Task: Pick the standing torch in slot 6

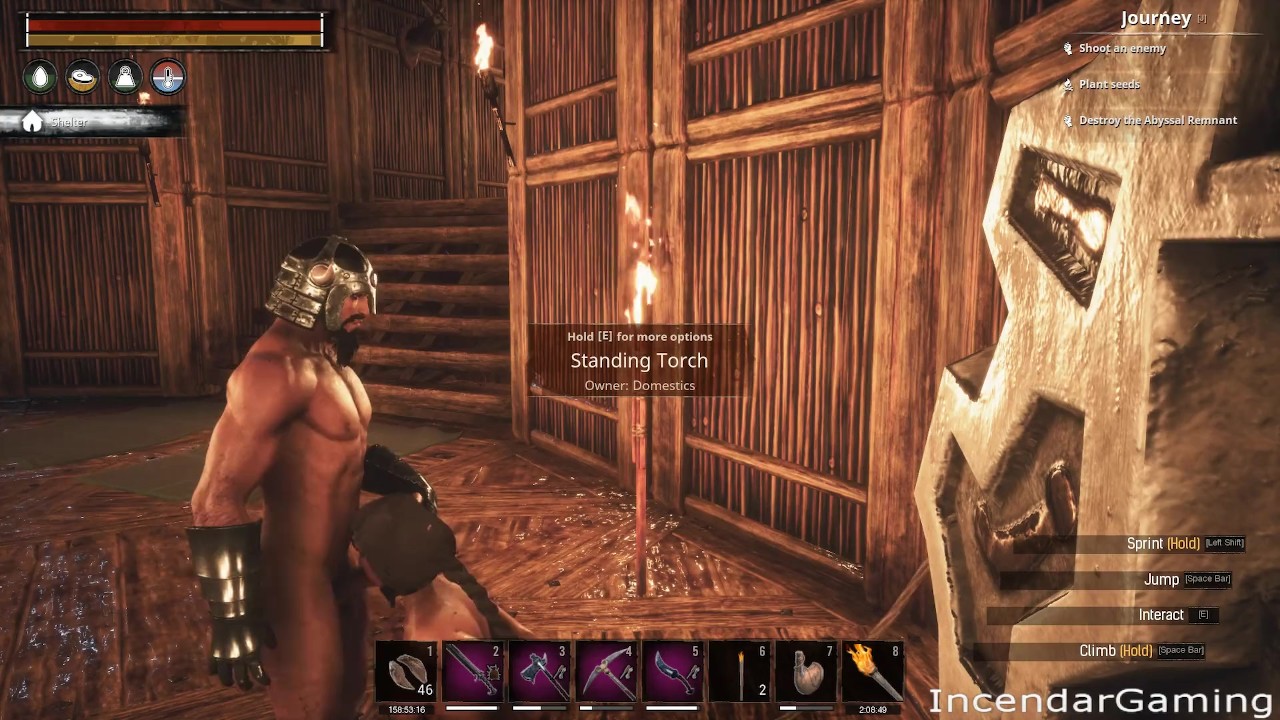Action: point(740,672)
